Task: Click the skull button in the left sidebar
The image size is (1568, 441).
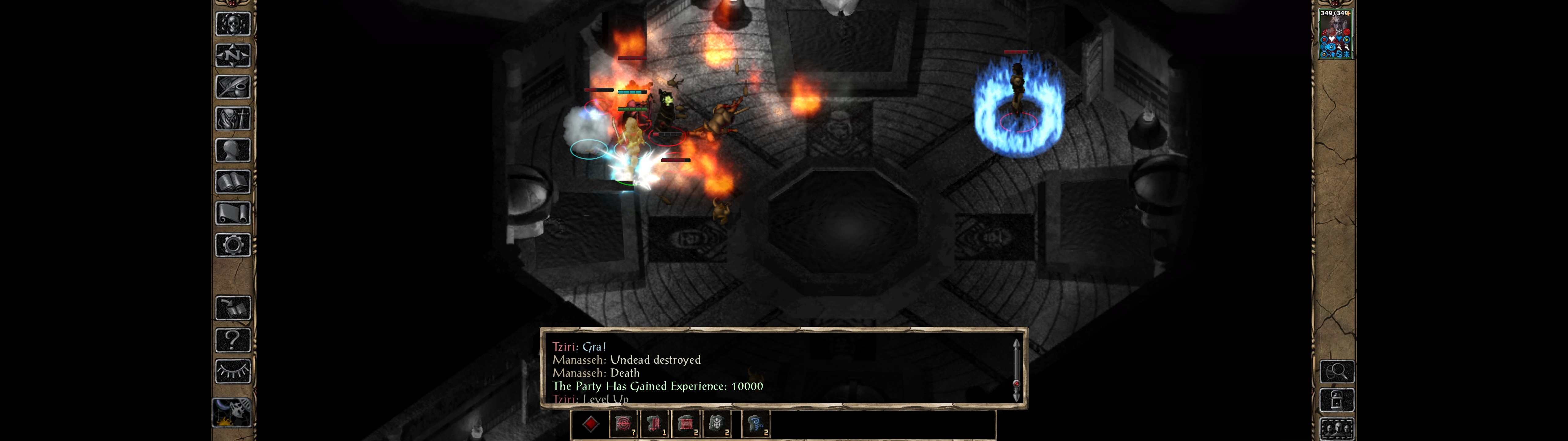Action: point(232,24)
